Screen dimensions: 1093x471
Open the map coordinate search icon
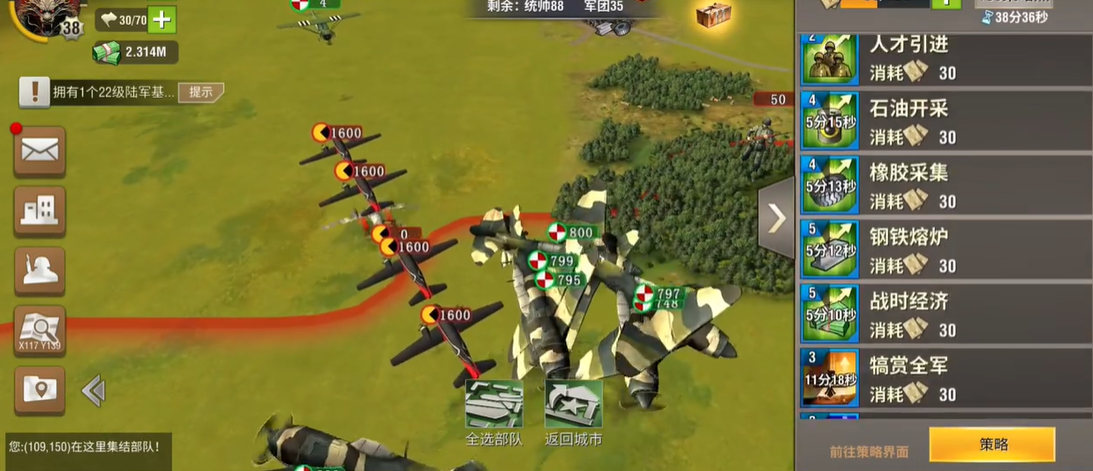coord(39,329)
